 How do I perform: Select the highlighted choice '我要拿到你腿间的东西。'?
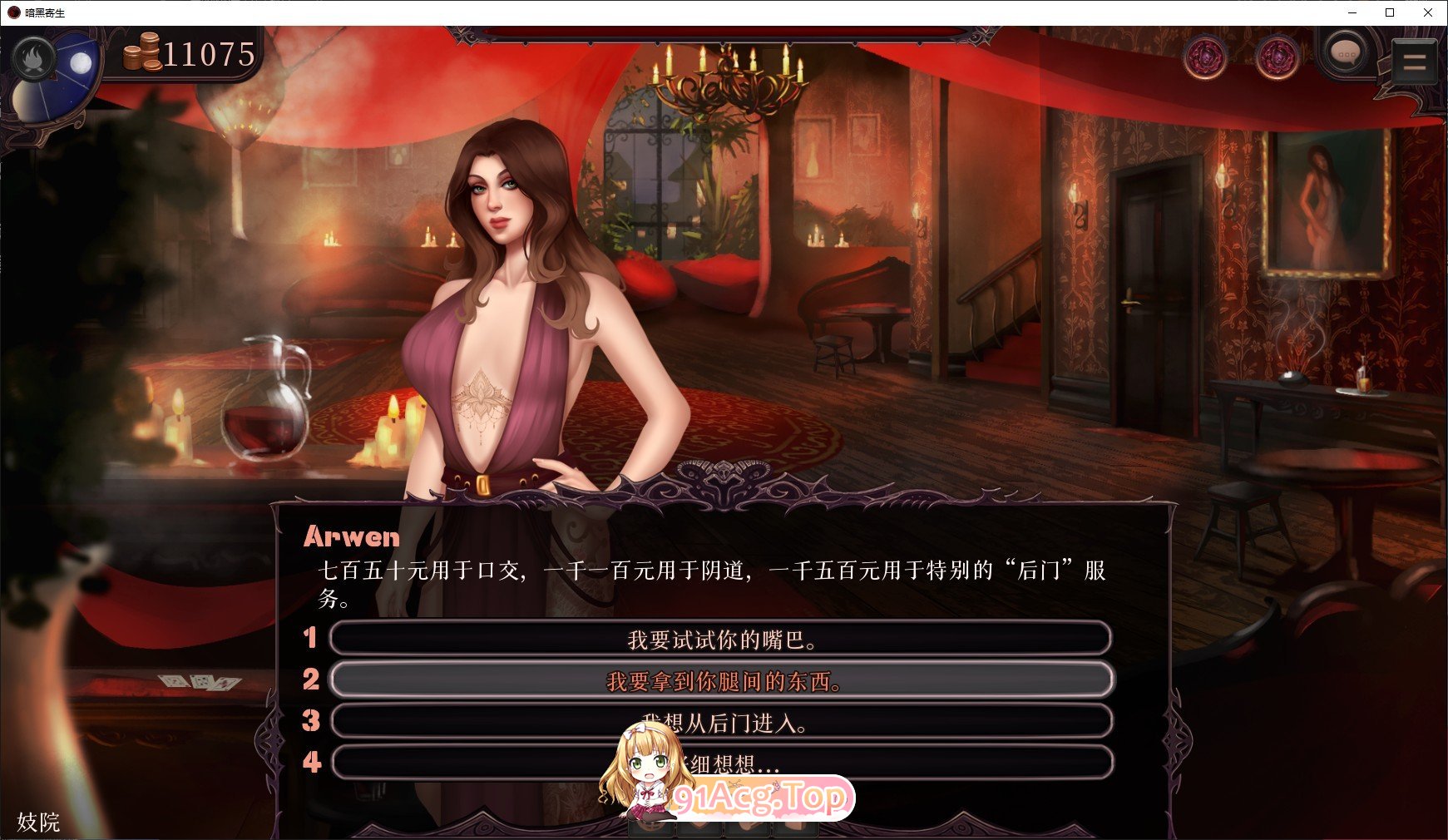(722, 679)
